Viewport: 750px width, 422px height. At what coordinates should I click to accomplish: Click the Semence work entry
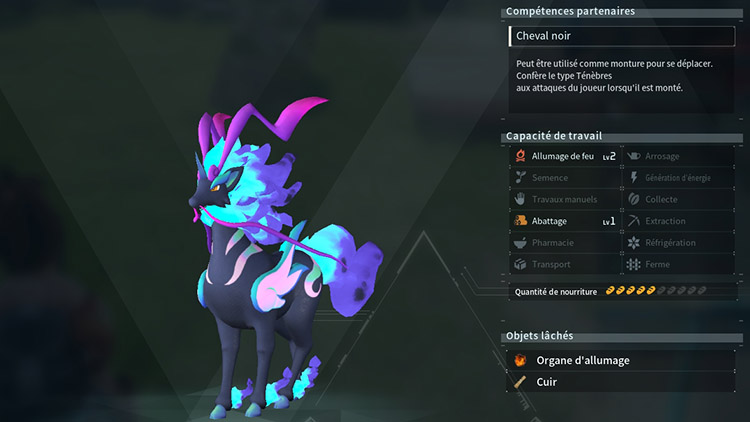click(565, 178)
